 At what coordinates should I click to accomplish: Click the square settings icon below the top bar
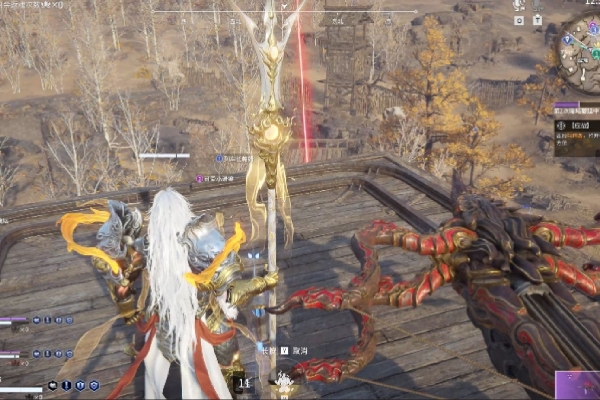tap(519, 20)
